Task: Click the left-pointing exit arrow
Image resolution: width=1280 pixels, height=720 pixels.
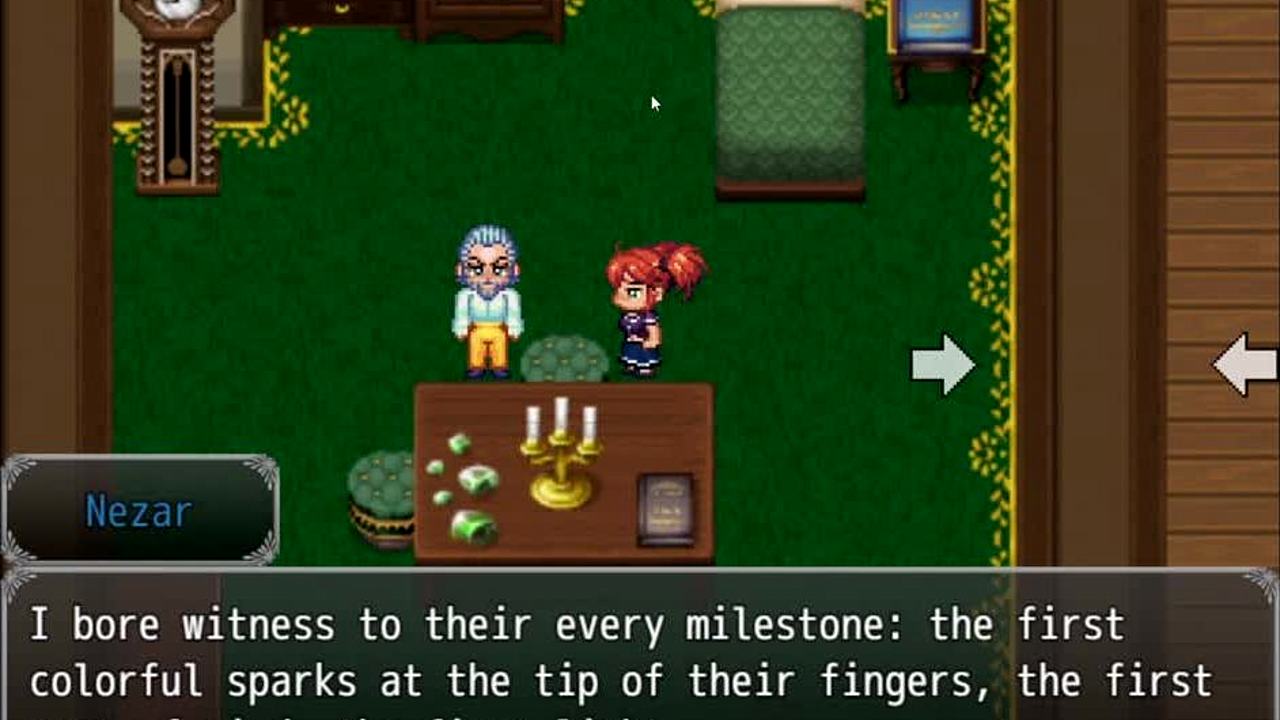Action: 1245,365
